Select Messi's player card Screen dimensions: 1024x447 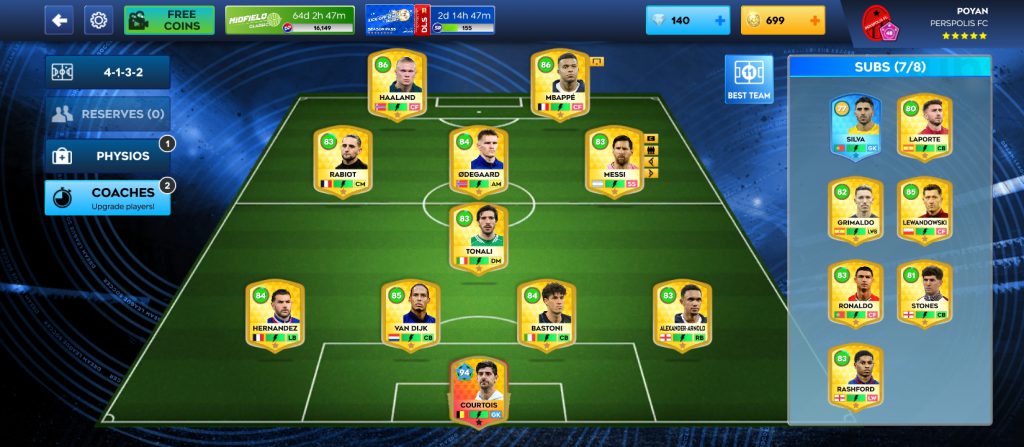[614, 159]
